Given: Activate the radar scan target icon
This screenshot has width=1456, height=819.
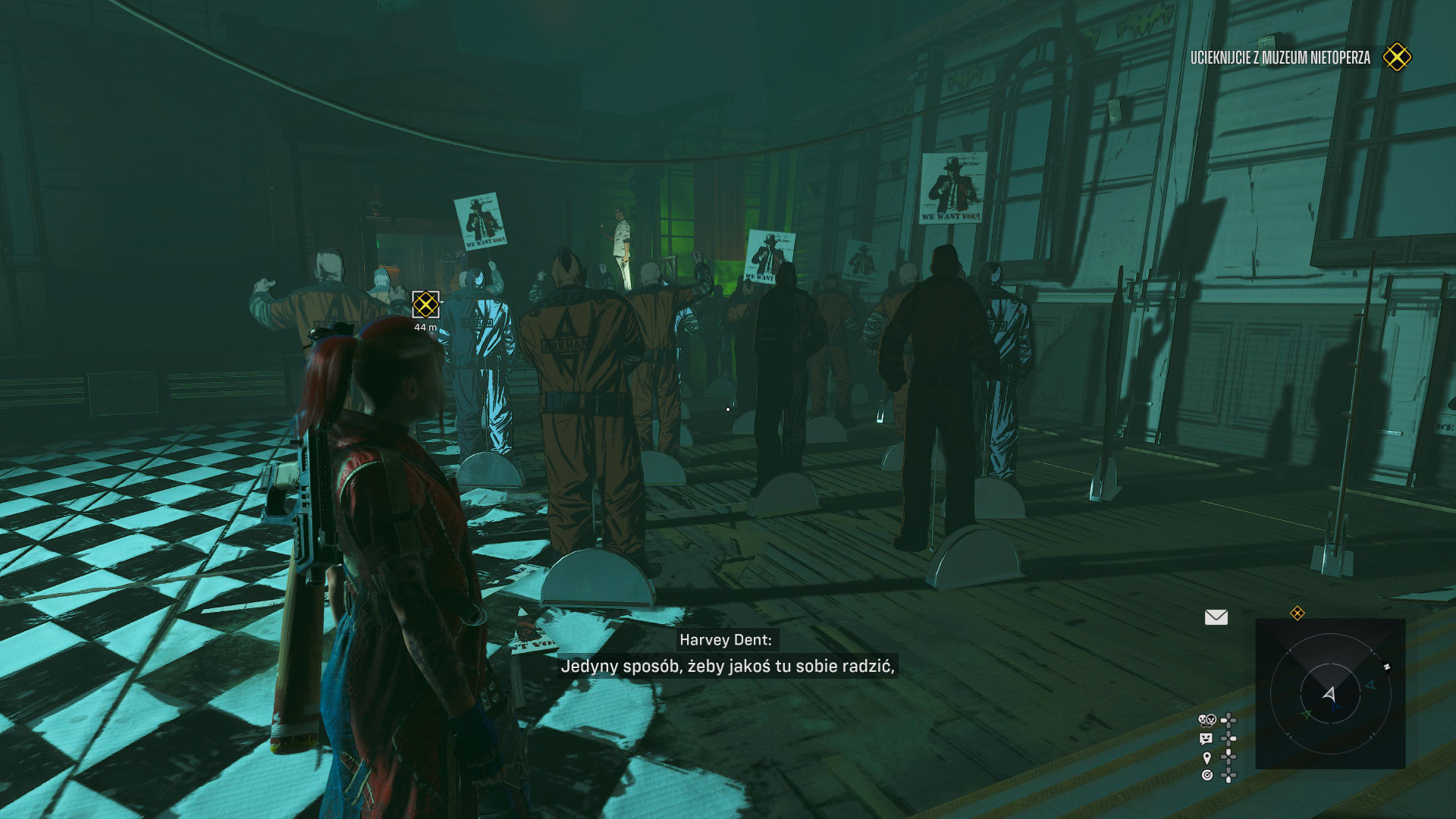Looking at the screenshot, I should [x=1207, y=775].
